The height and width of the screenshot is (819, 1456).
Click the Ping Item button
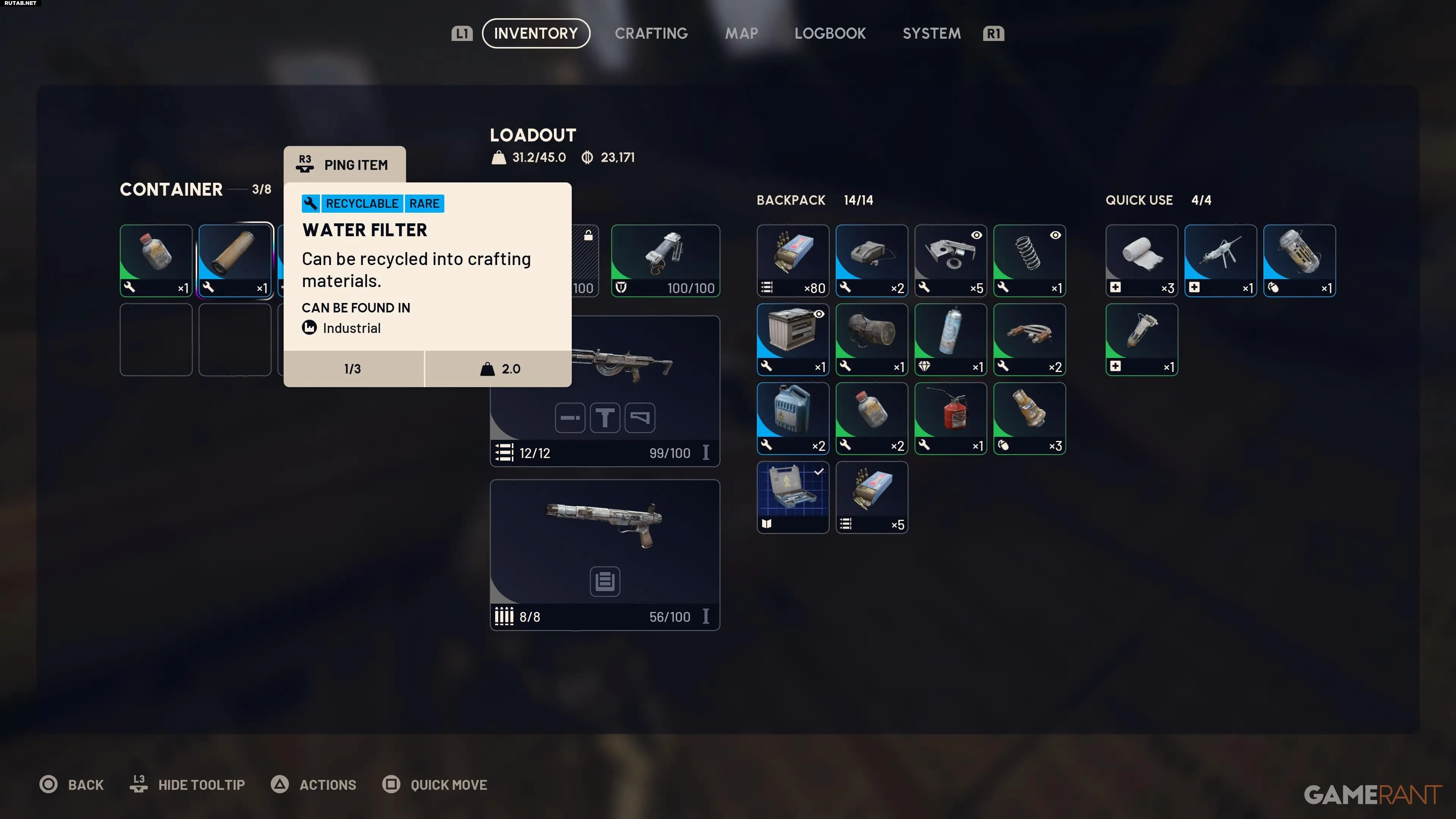(345, 165)
